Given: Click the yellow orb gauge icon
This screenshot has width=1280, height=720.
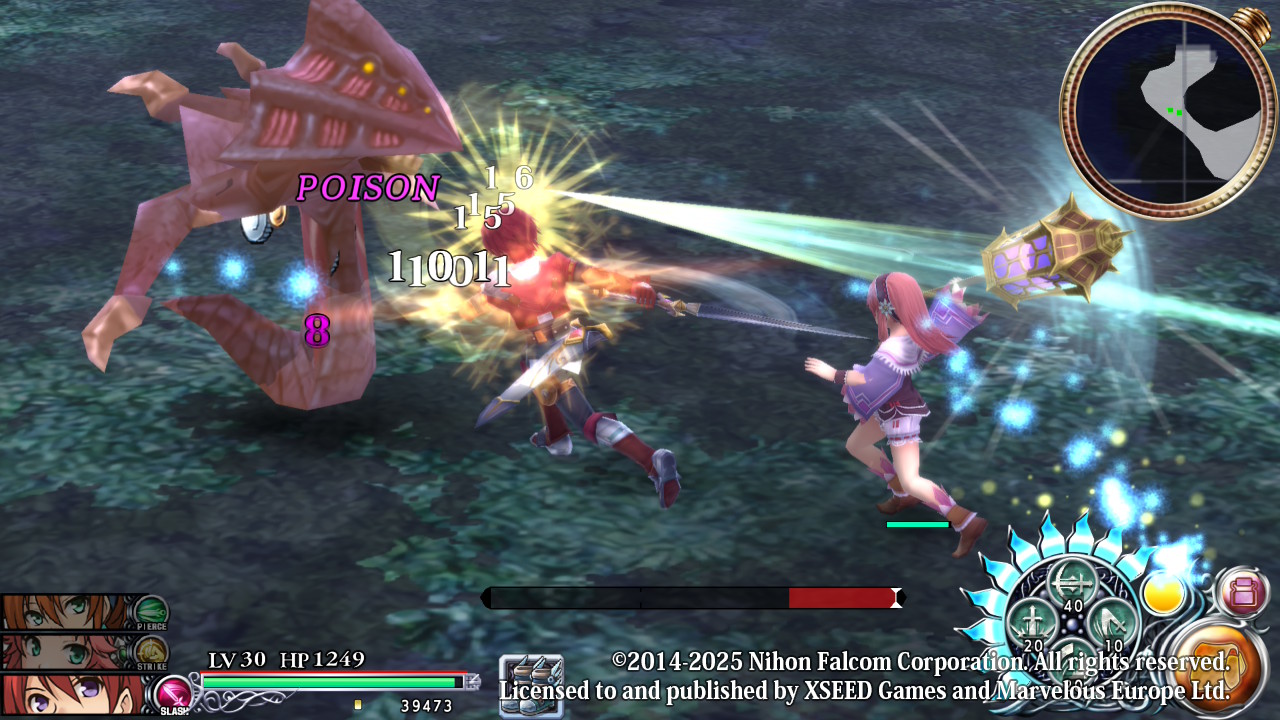Looking at the screenshot, I should [1163, 595].
